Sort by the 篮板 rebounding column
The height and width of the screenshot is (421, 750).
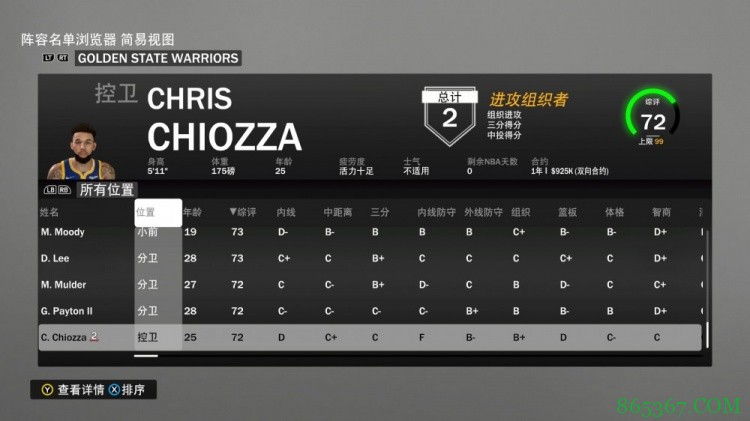click(x=567, y=212)
